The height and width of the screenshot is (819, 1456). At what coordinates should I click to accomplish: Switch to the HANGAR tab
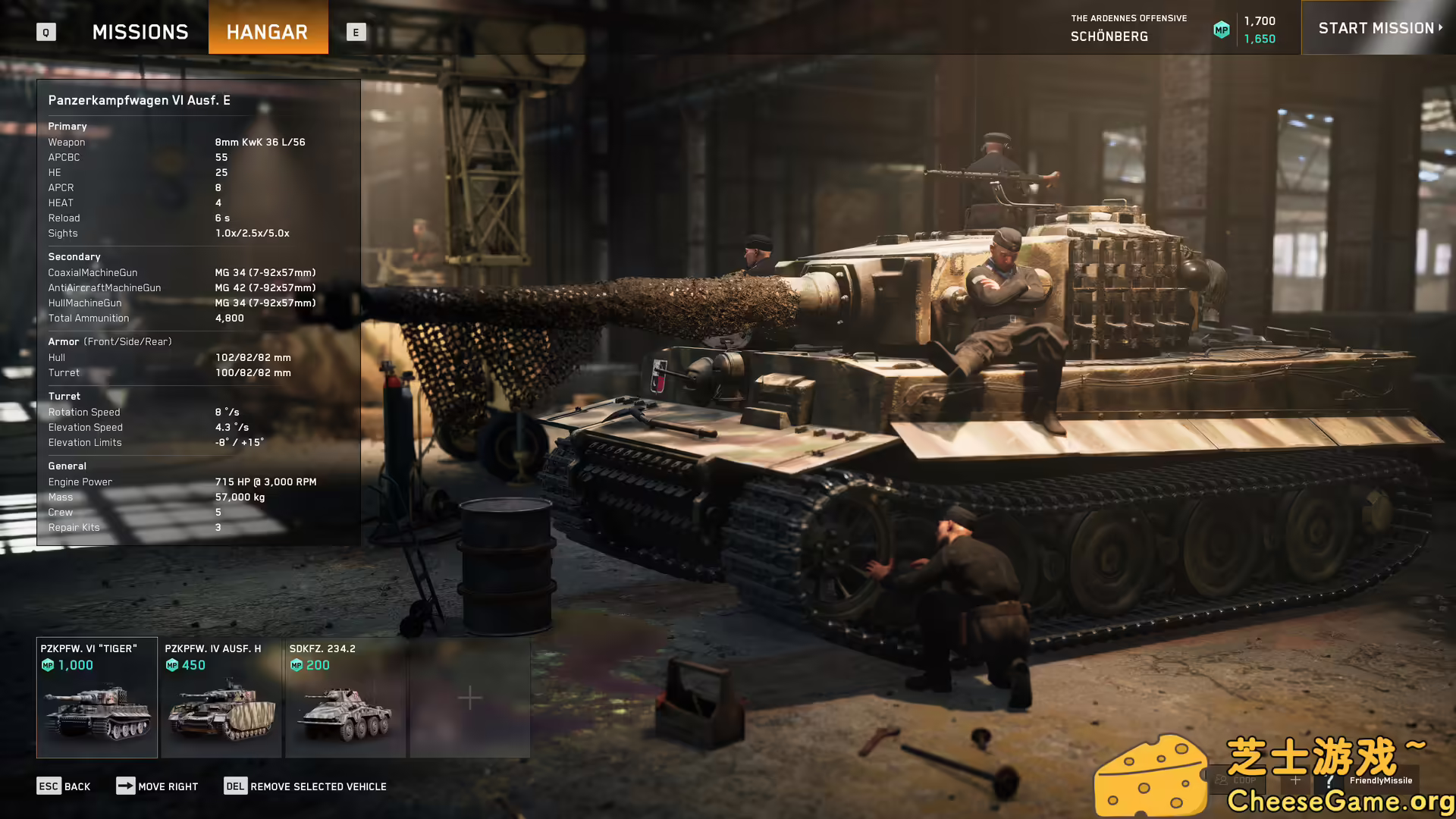pos(268,31)
